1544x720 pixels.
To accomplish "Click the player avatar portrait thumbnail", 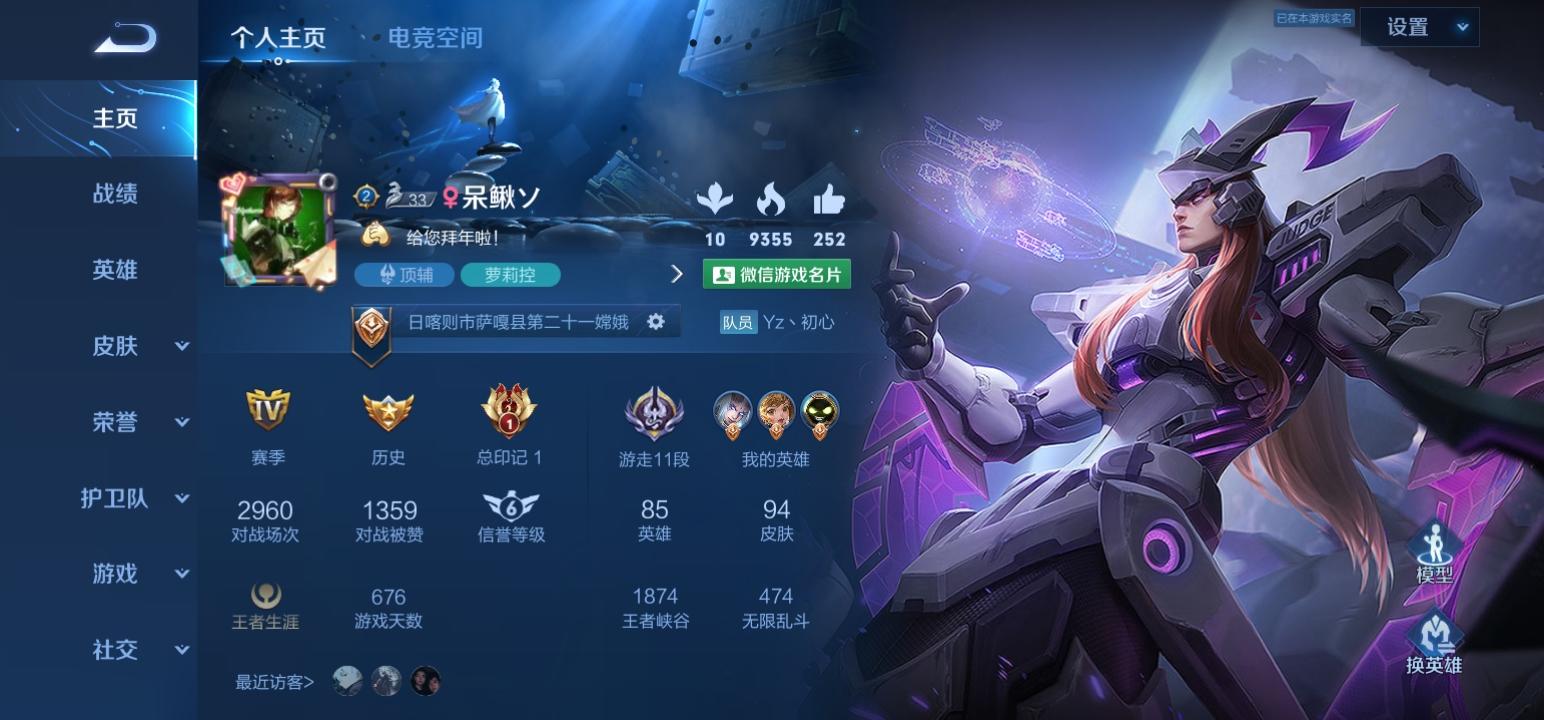I will coord(278,231).
